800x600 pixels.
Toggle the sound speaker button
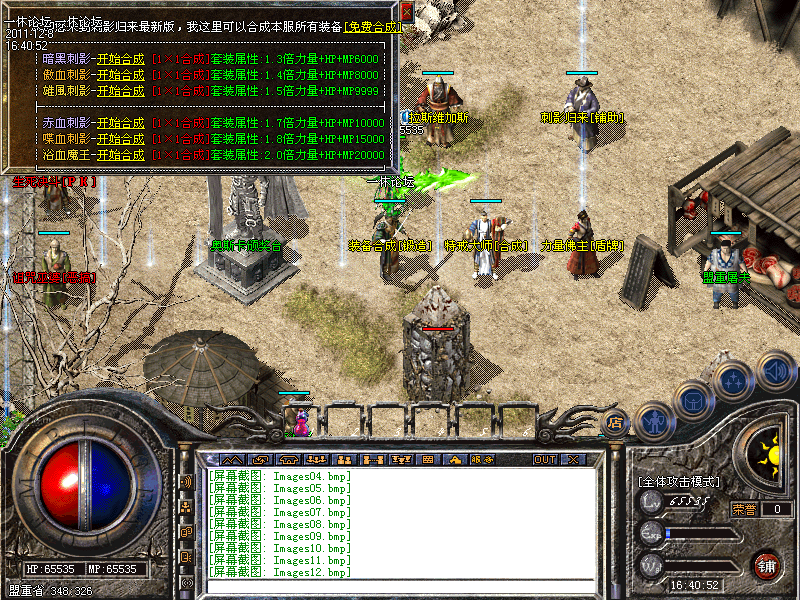775,370
